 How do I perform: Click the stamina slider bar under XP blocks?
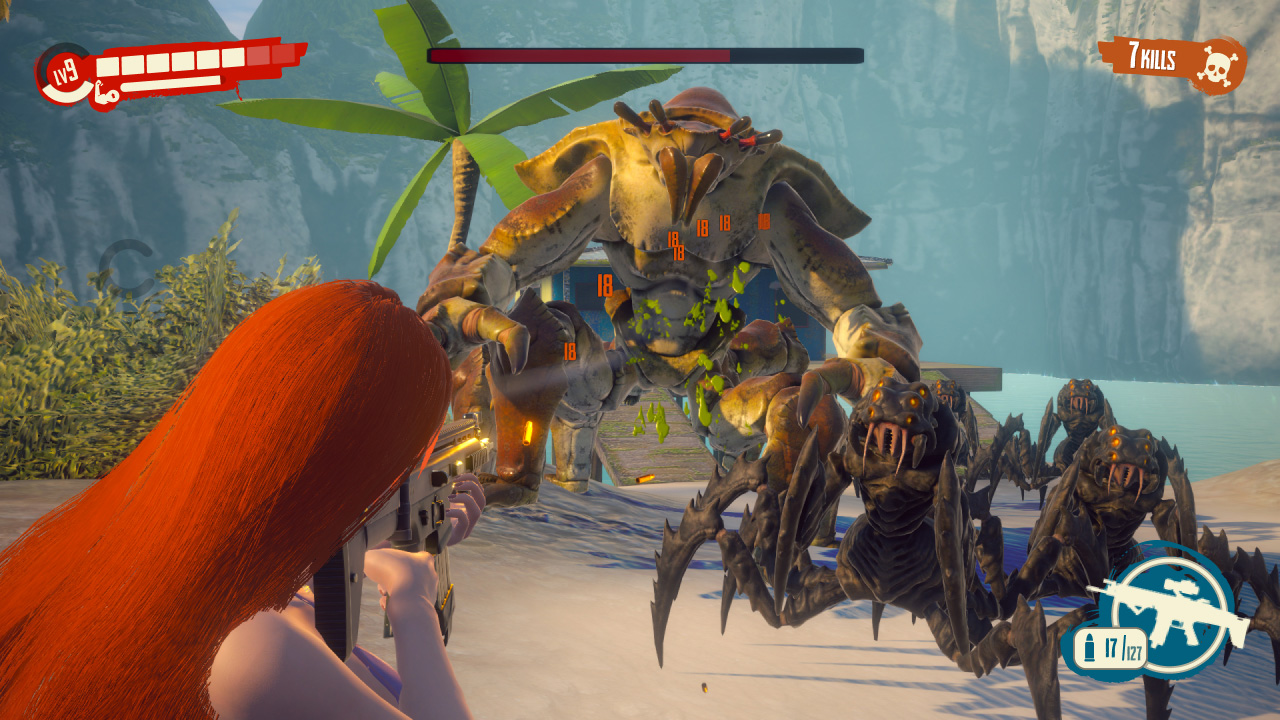[x=170, y=85]
